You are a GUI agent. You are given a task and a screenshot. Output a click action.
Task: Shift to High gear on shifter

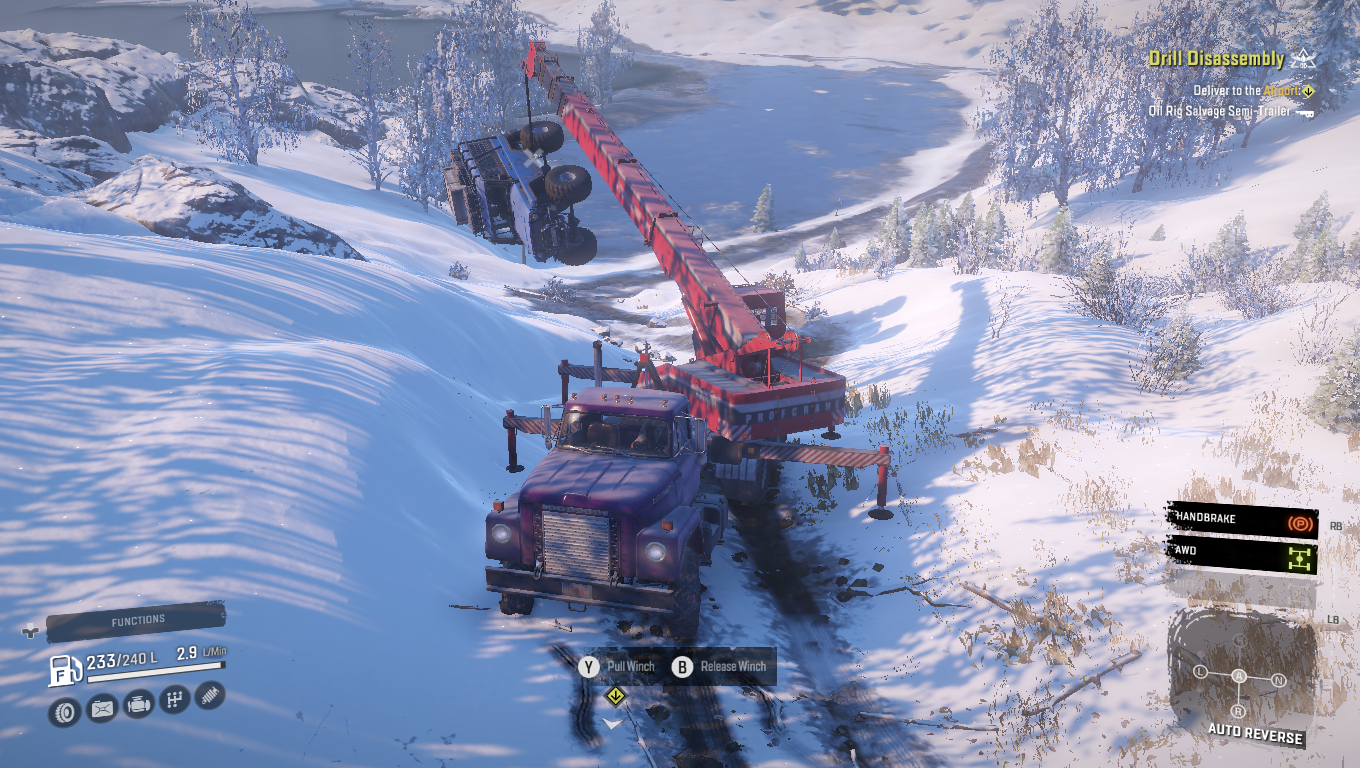tap(1240, 641)
